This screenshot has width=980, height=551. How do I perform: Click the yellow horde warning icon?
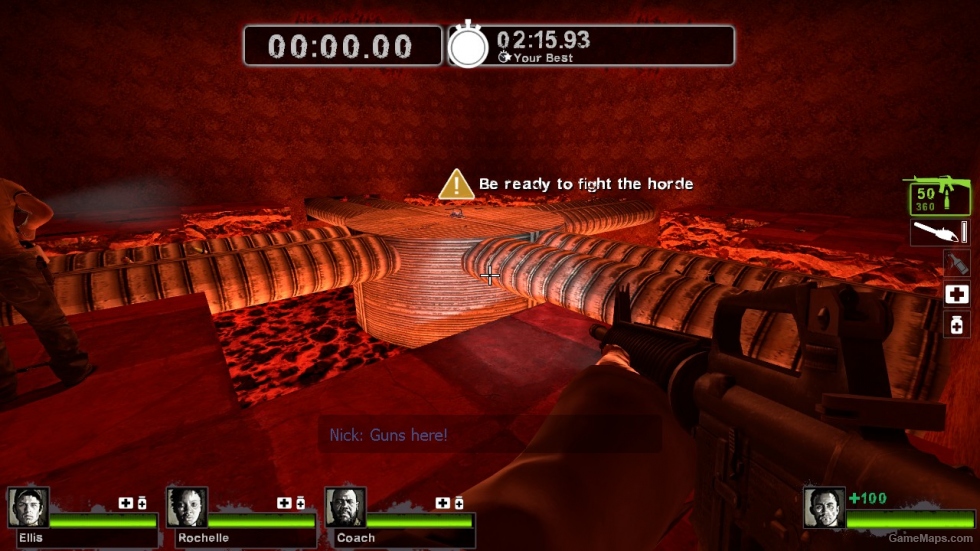[456, 184]
